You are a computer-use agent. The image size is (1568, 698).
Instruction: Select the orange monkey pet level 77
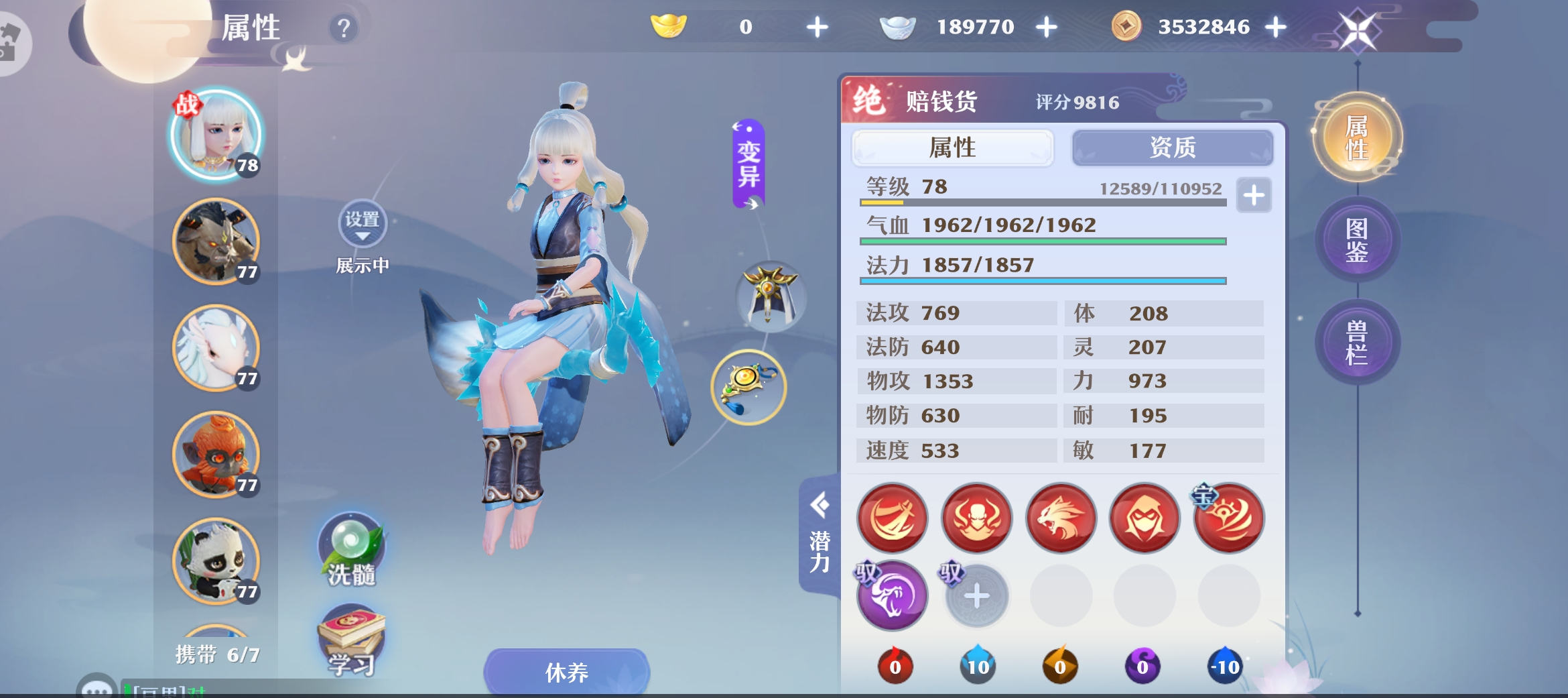[216, 455]
